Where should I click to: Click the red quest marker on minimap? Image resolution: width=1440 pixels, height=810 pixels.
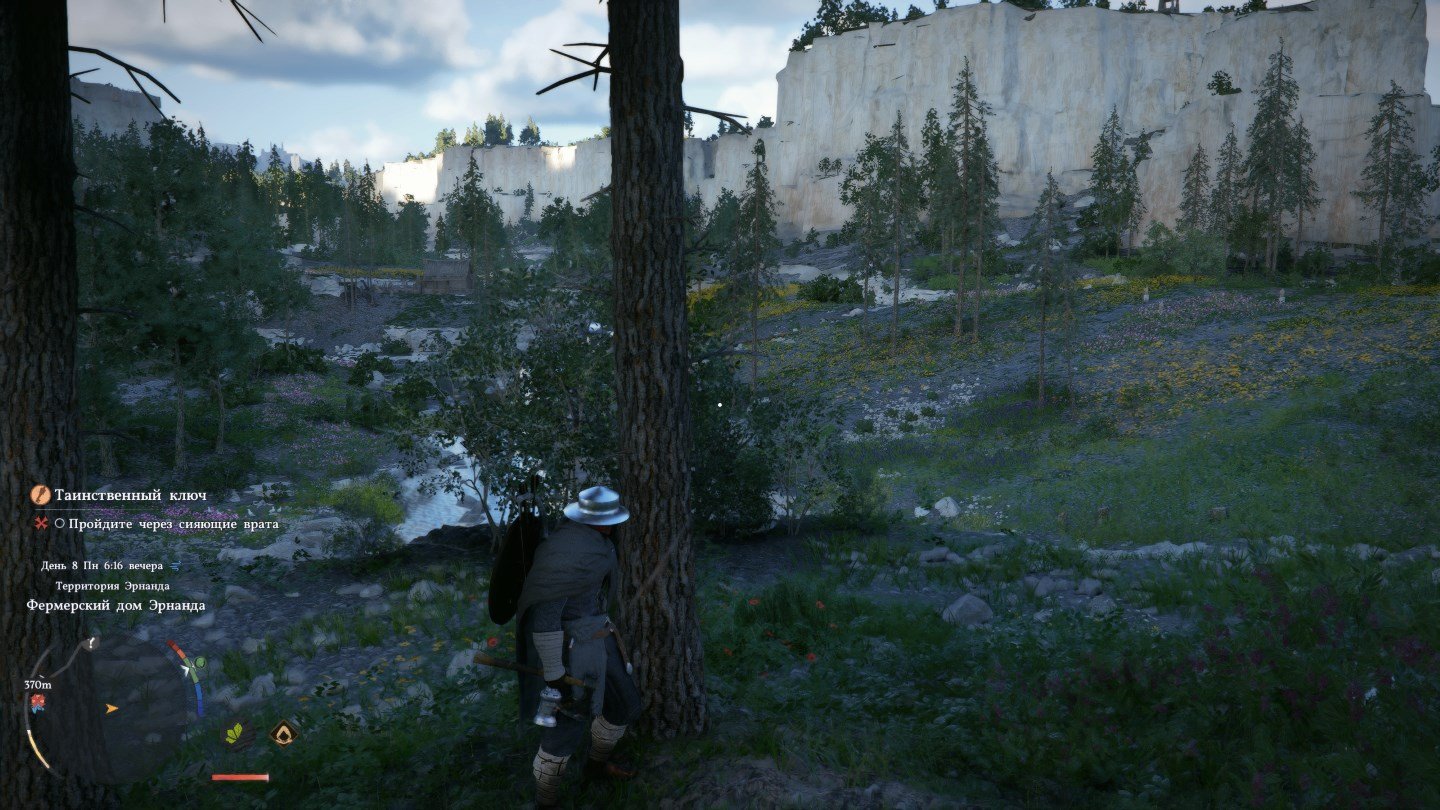click(40, 704)
